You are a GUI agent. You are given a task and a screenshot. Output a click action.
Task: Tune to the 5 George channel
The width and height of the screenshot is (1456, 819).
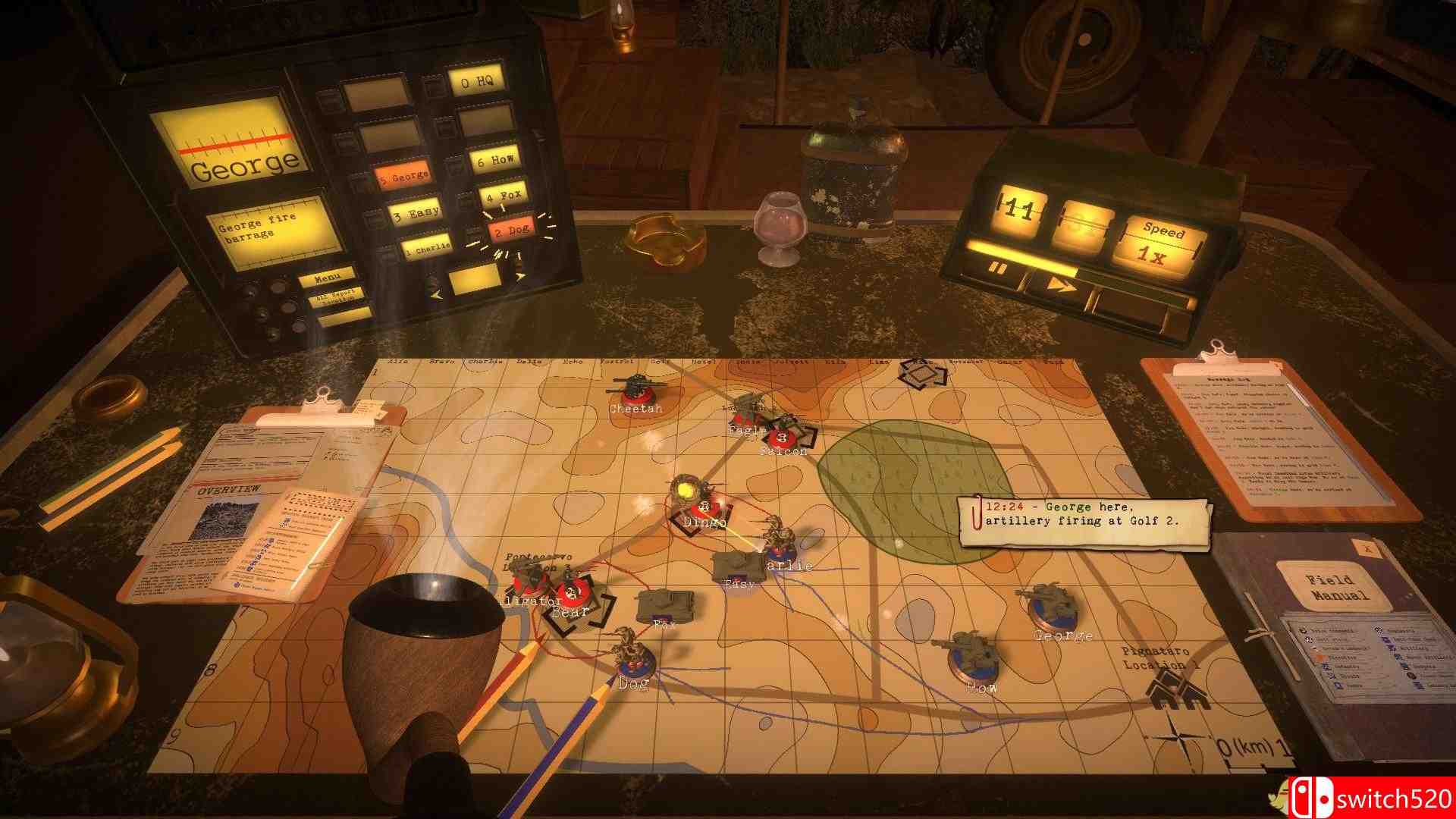[x=403, y=175]
